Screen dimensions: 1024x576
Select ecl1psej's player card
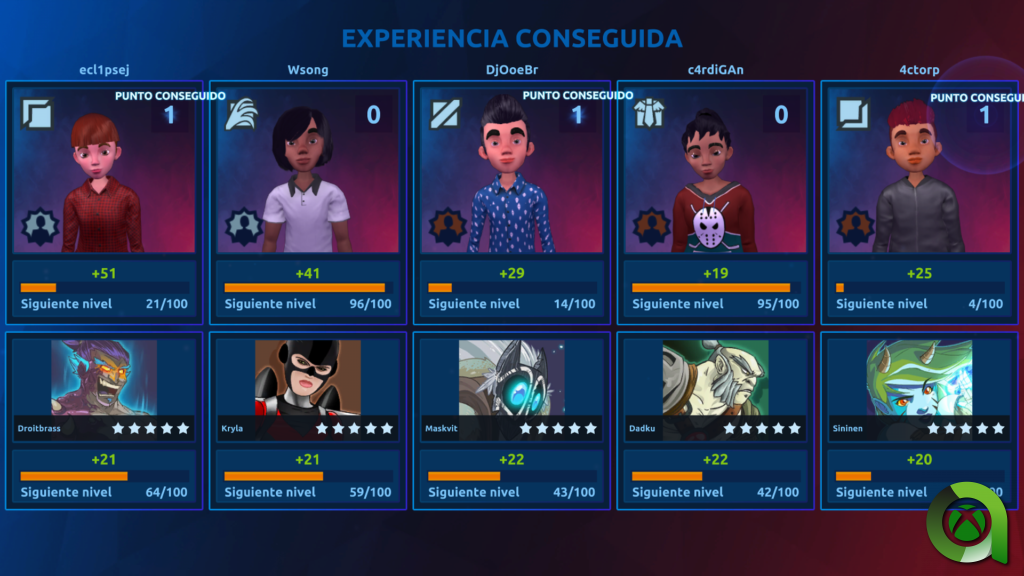click(104, 172)
